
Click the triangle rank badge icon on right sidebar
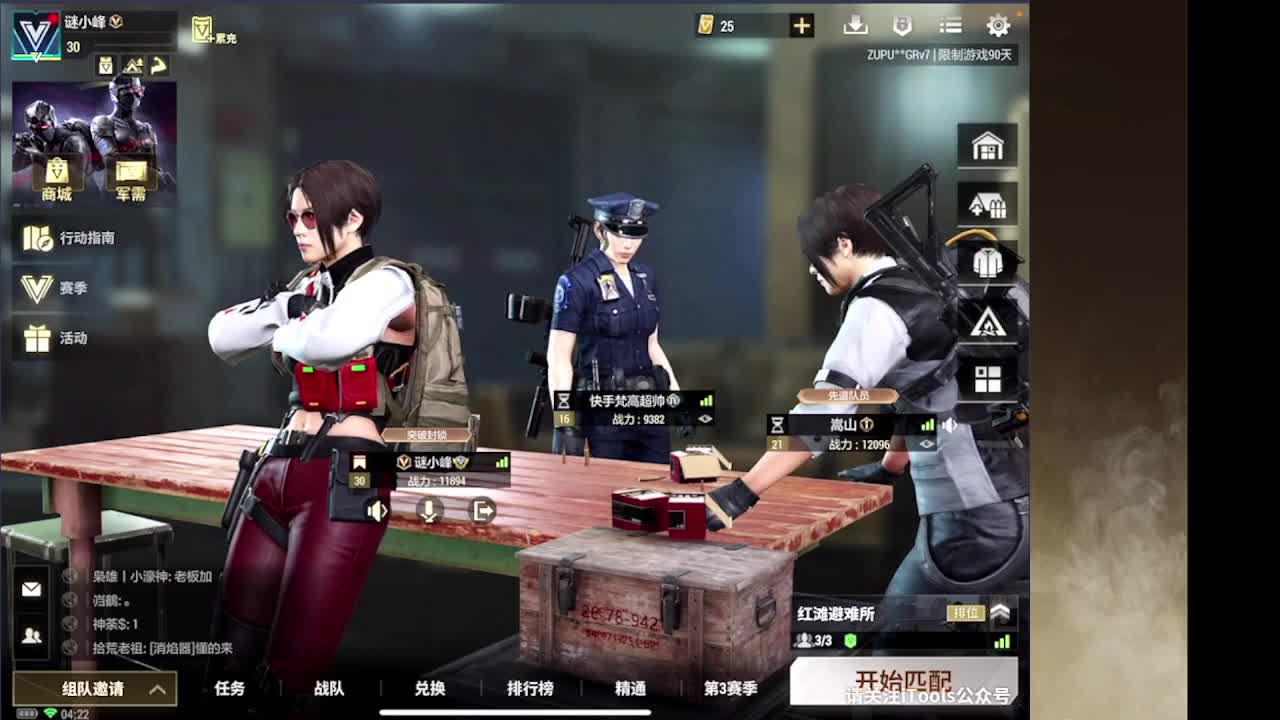tap(988, 321)
